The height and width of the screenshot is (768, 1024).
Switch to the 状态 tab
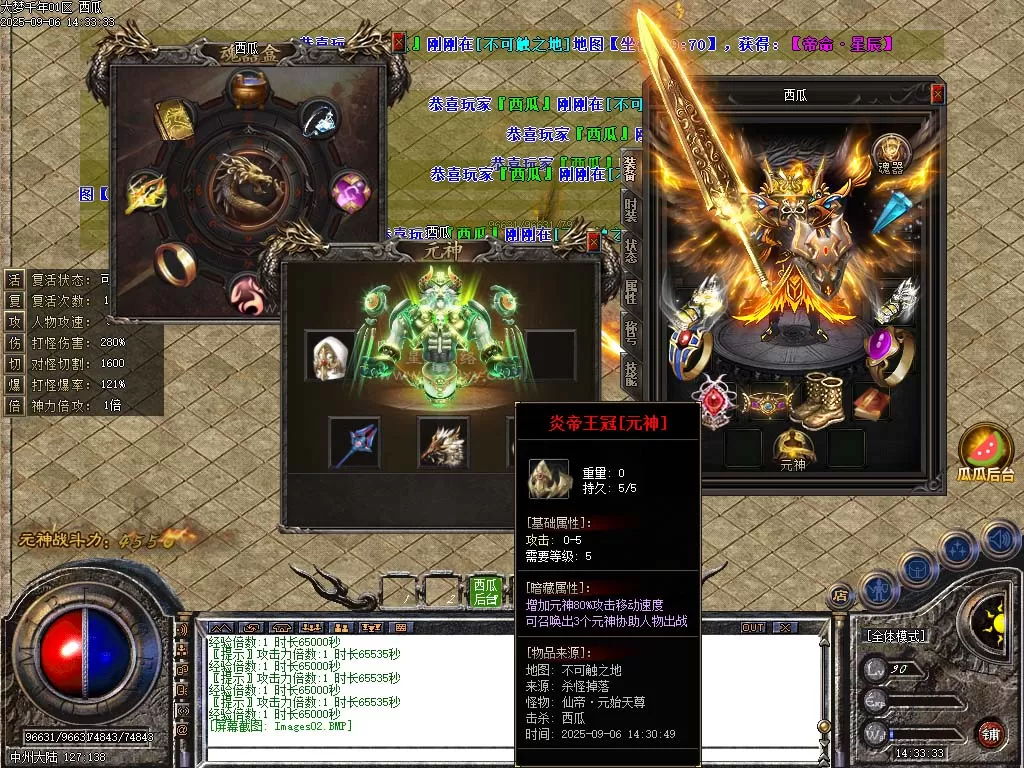630,250
